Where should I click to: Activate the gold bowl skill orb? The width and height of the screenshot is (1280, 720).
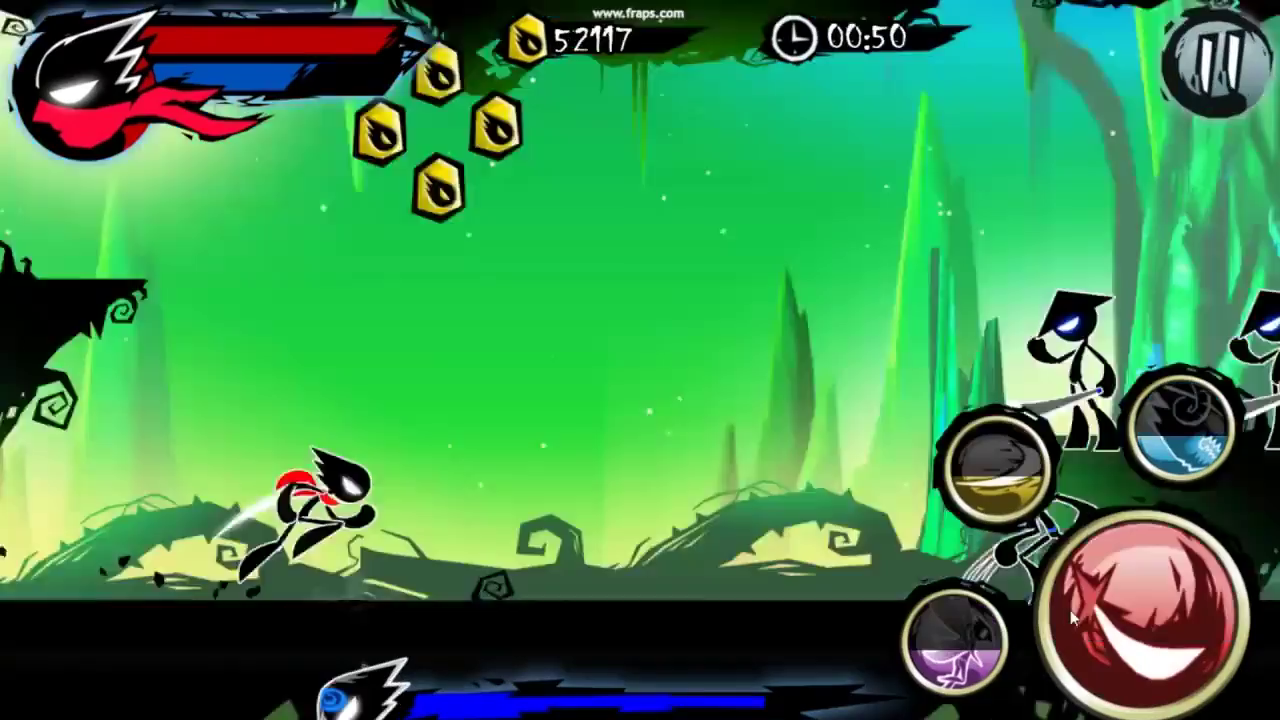pyautogui.click(x=995, y=465)
